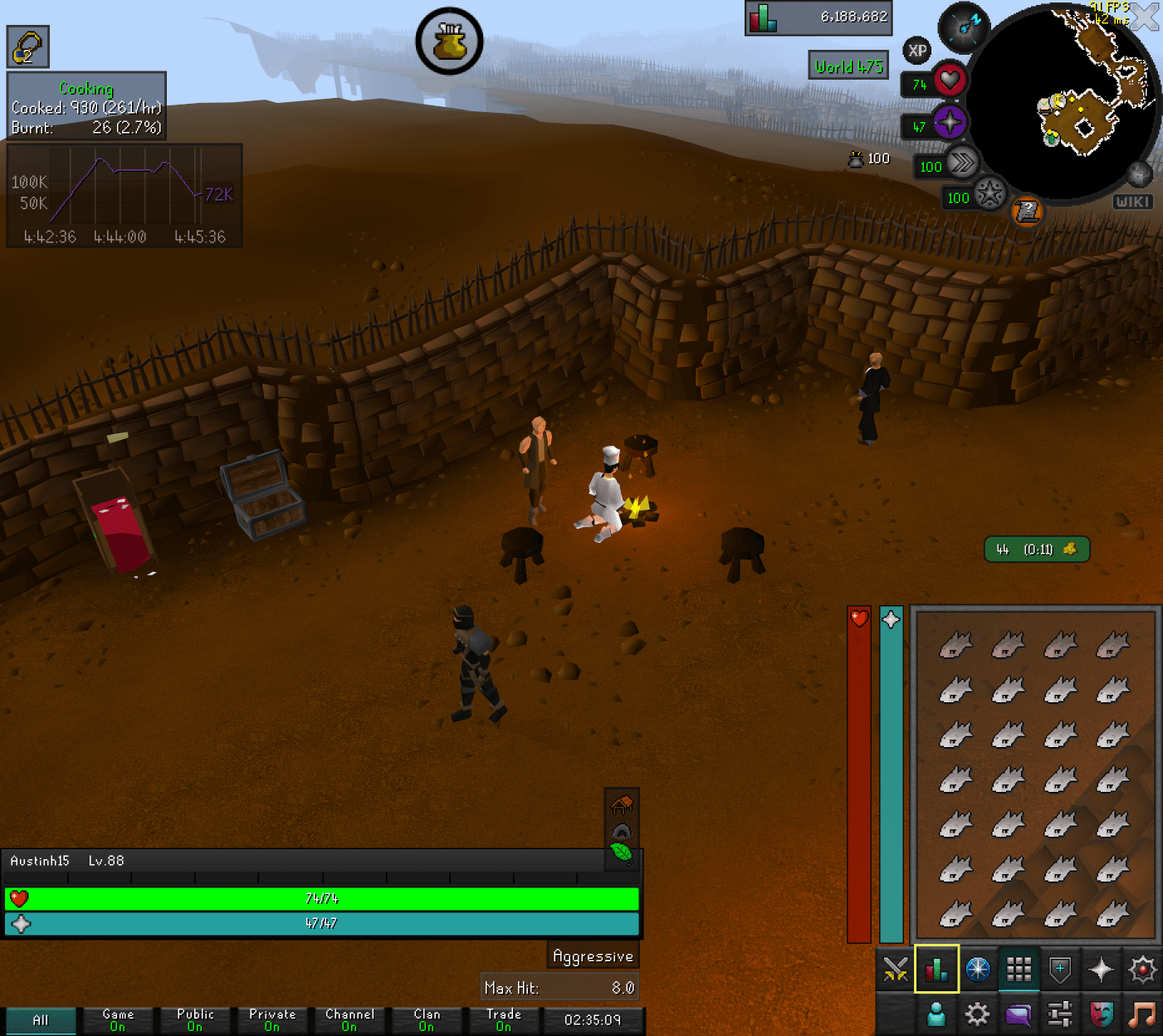This screenshot has height=1036, width=1163.
Task: Click the Wiki banner beside the minimap
Action: click(x=1132, y=201)
